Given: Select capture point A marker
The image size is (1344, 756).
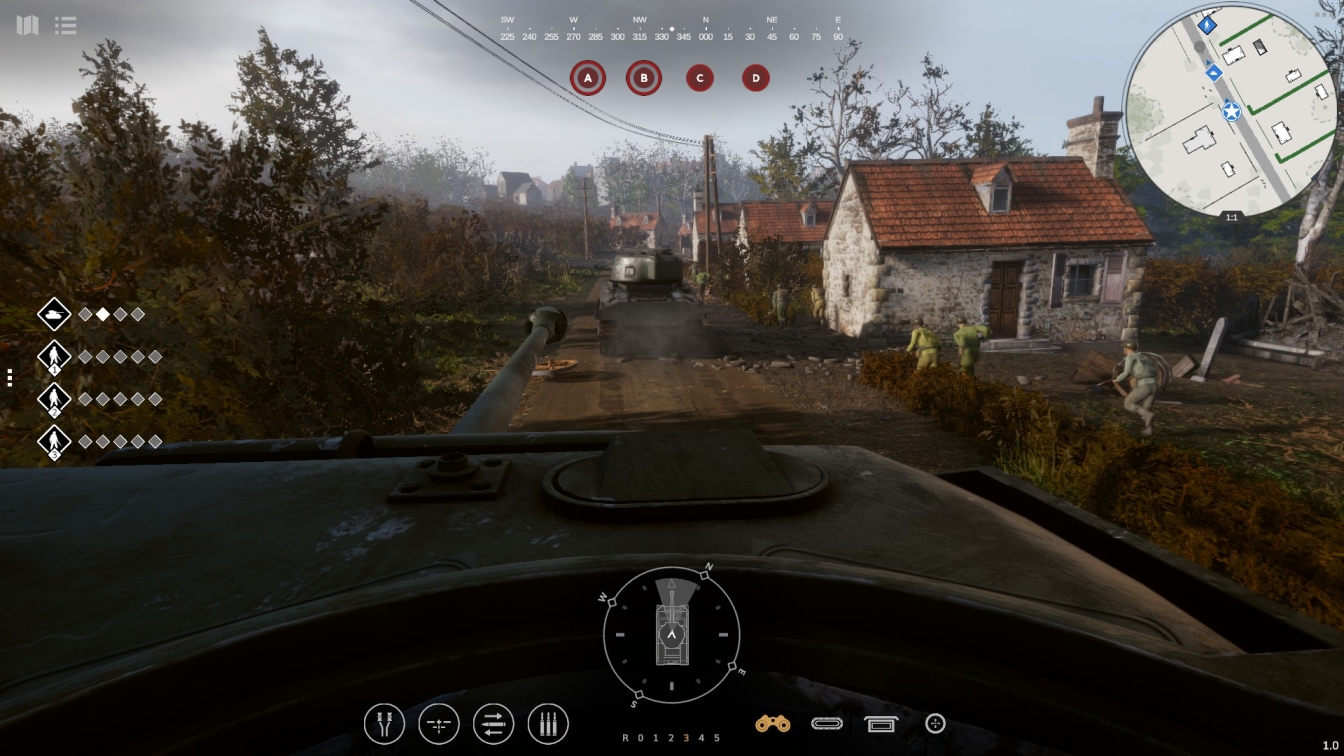Looking at the screenshot, I should point(588,77).
